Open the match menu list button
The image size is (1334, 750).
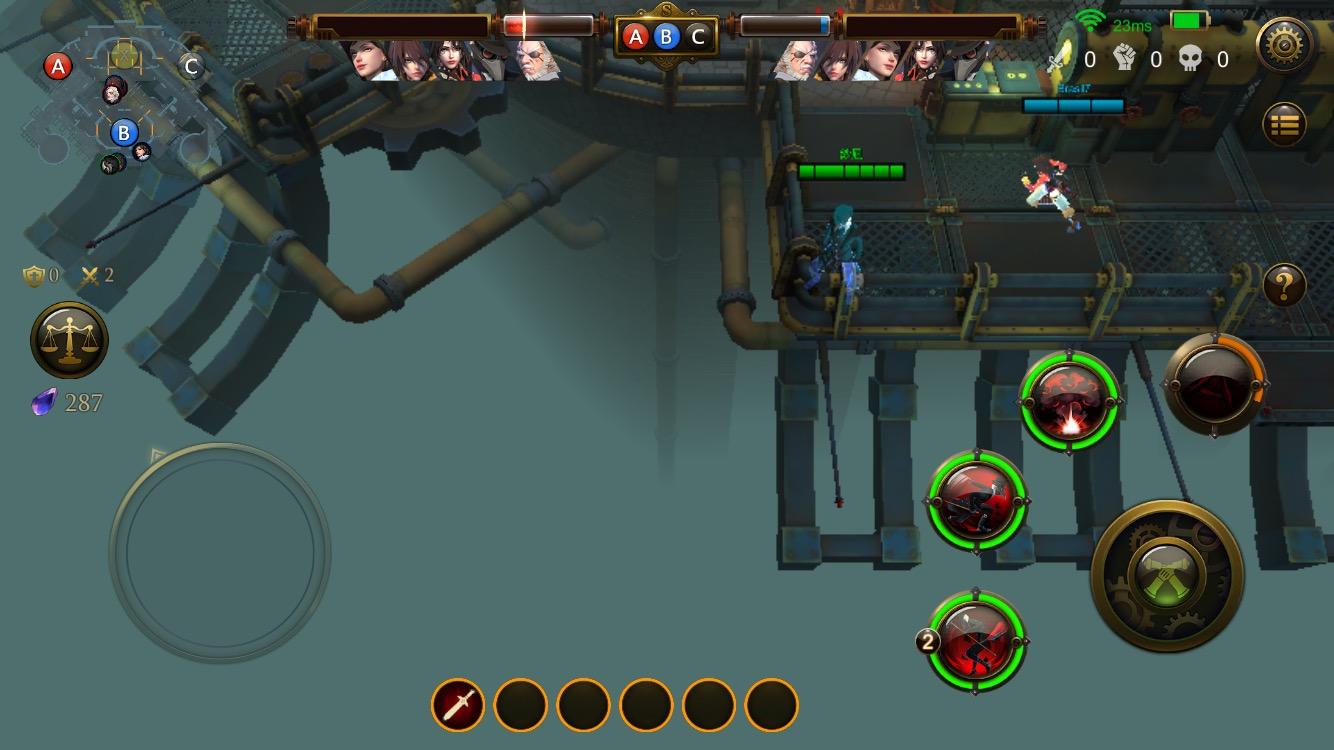tap(1286, 124)
